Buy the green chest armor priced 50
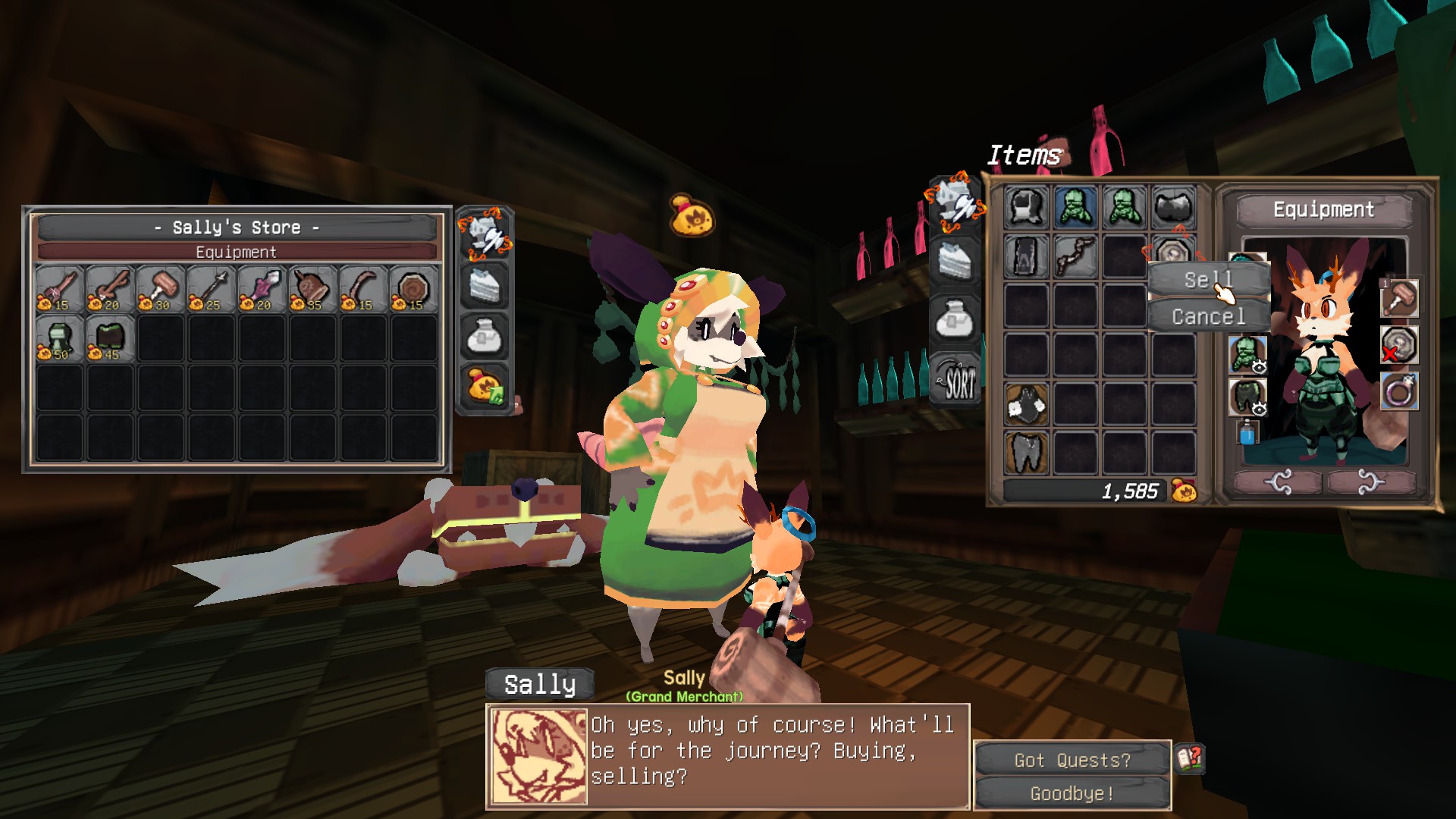 pyautogui.click(x=59, y=339)
